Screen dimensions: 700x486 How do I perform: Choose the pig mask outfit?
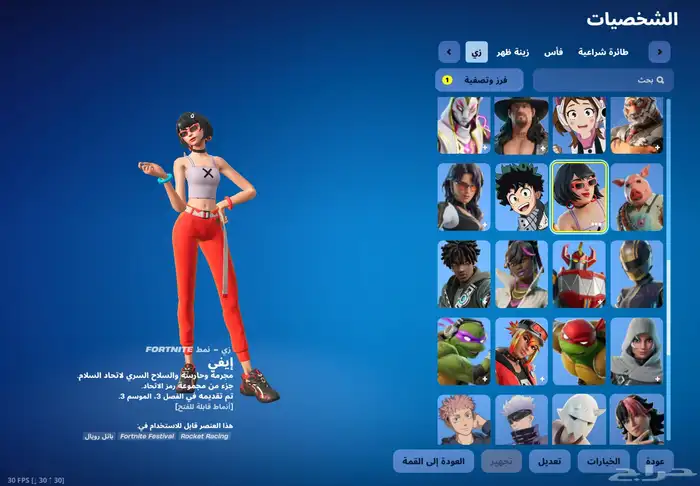click(637, 197)
